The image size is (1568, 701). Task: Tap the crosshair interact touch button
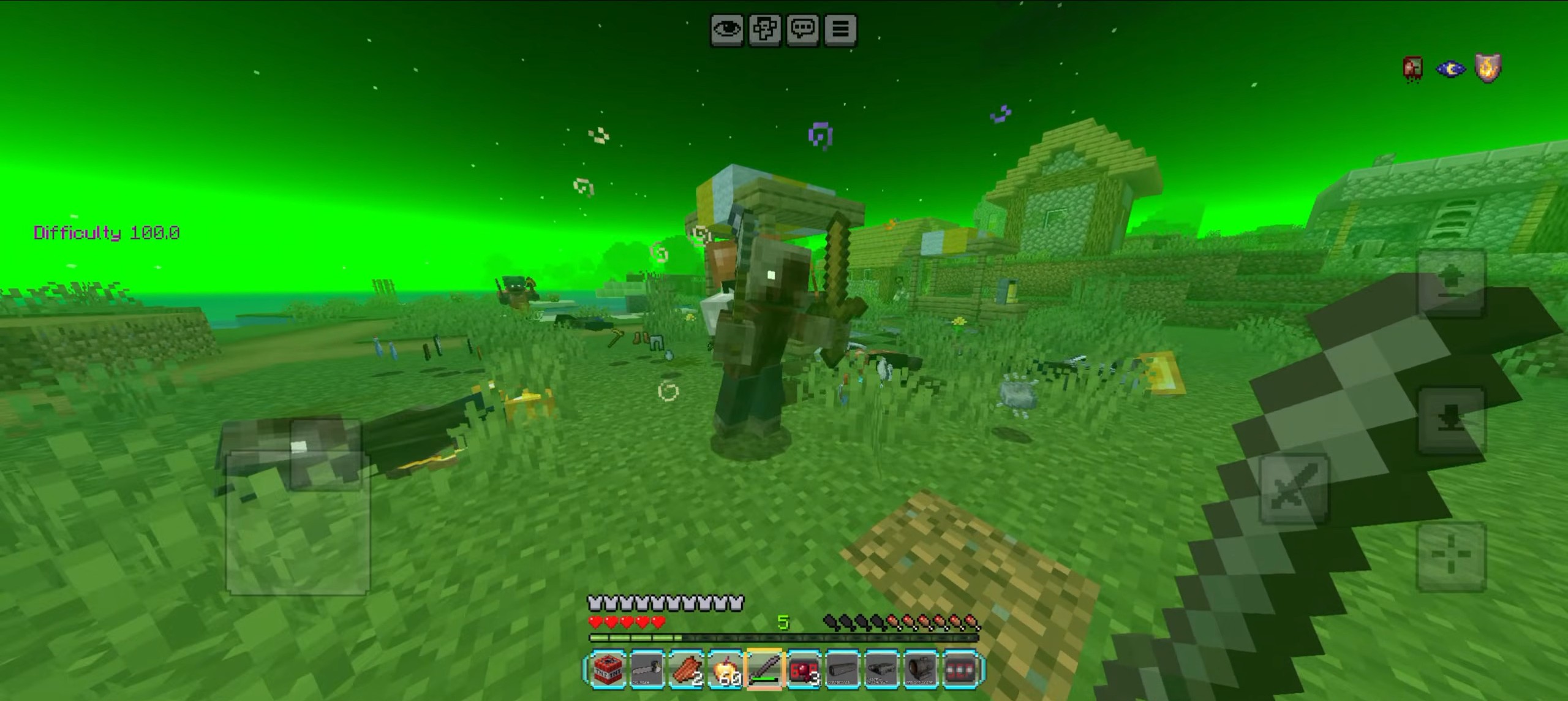click(1451, 557)
